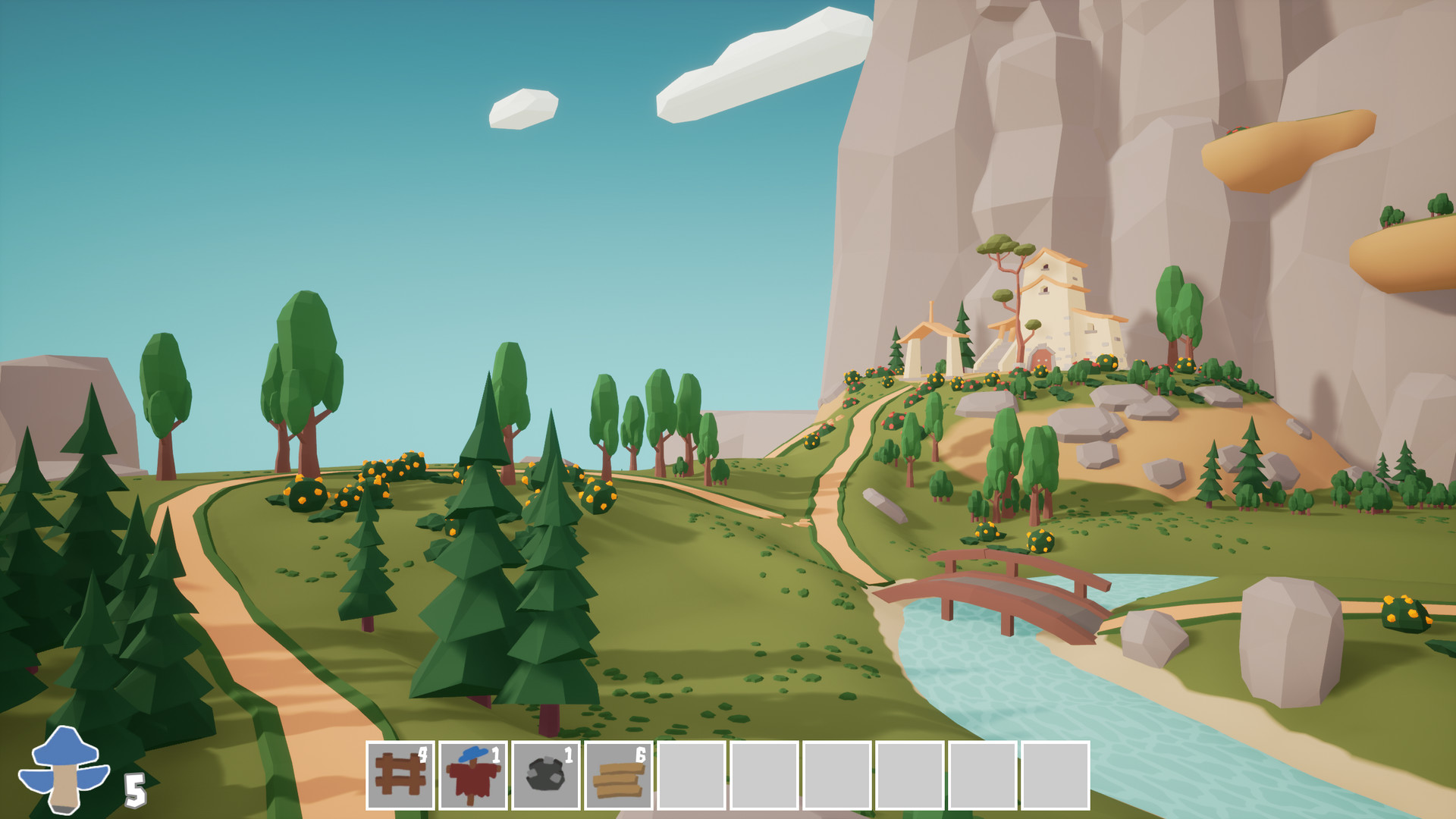The image size is (1456, 819).
Task: Click the blue mushroom icon
Action: 64,768
